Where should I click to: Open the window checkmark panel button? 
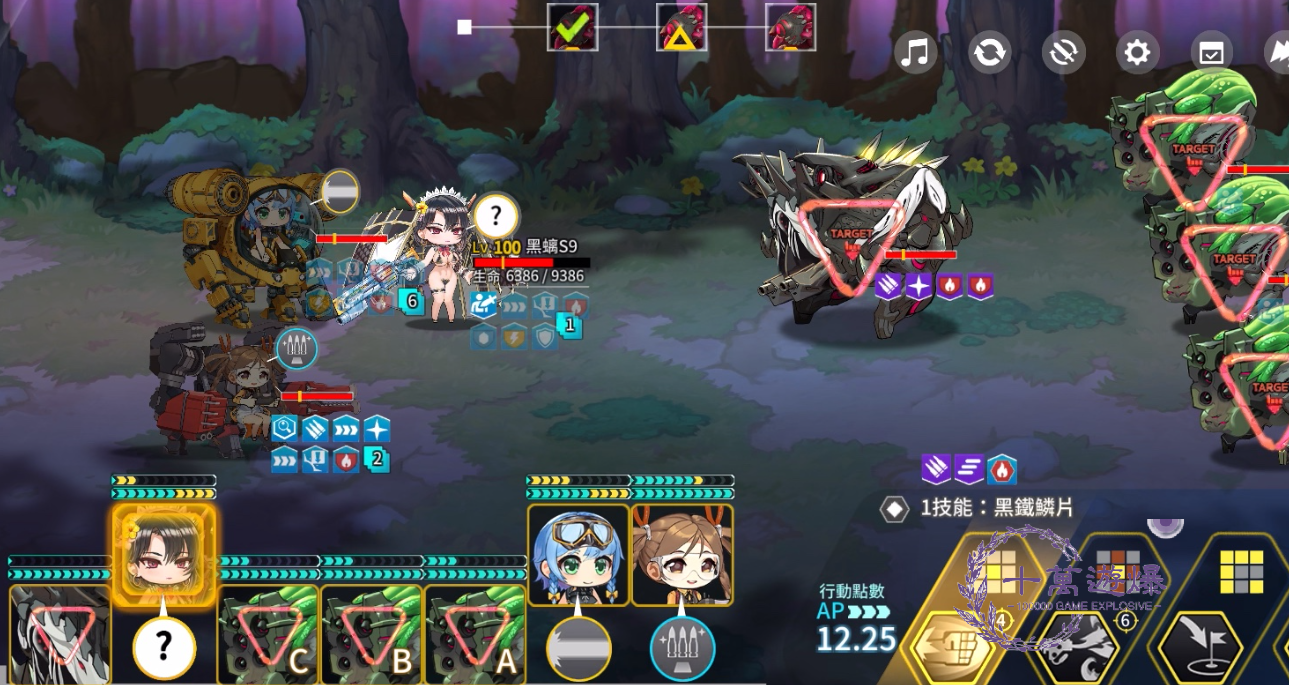(x=1211, y=52)
